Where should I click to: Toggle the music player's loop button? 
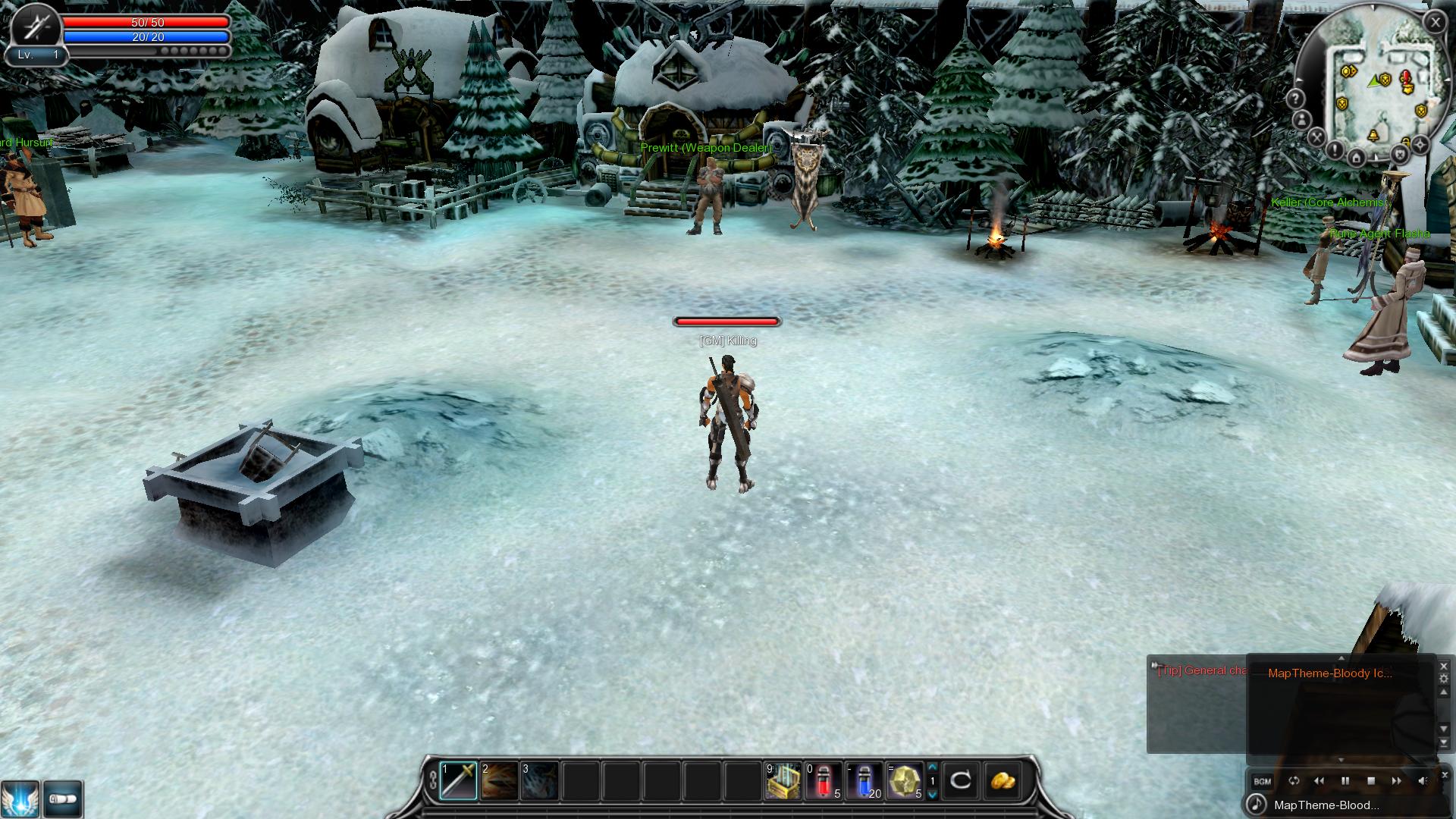(1294, 781)
